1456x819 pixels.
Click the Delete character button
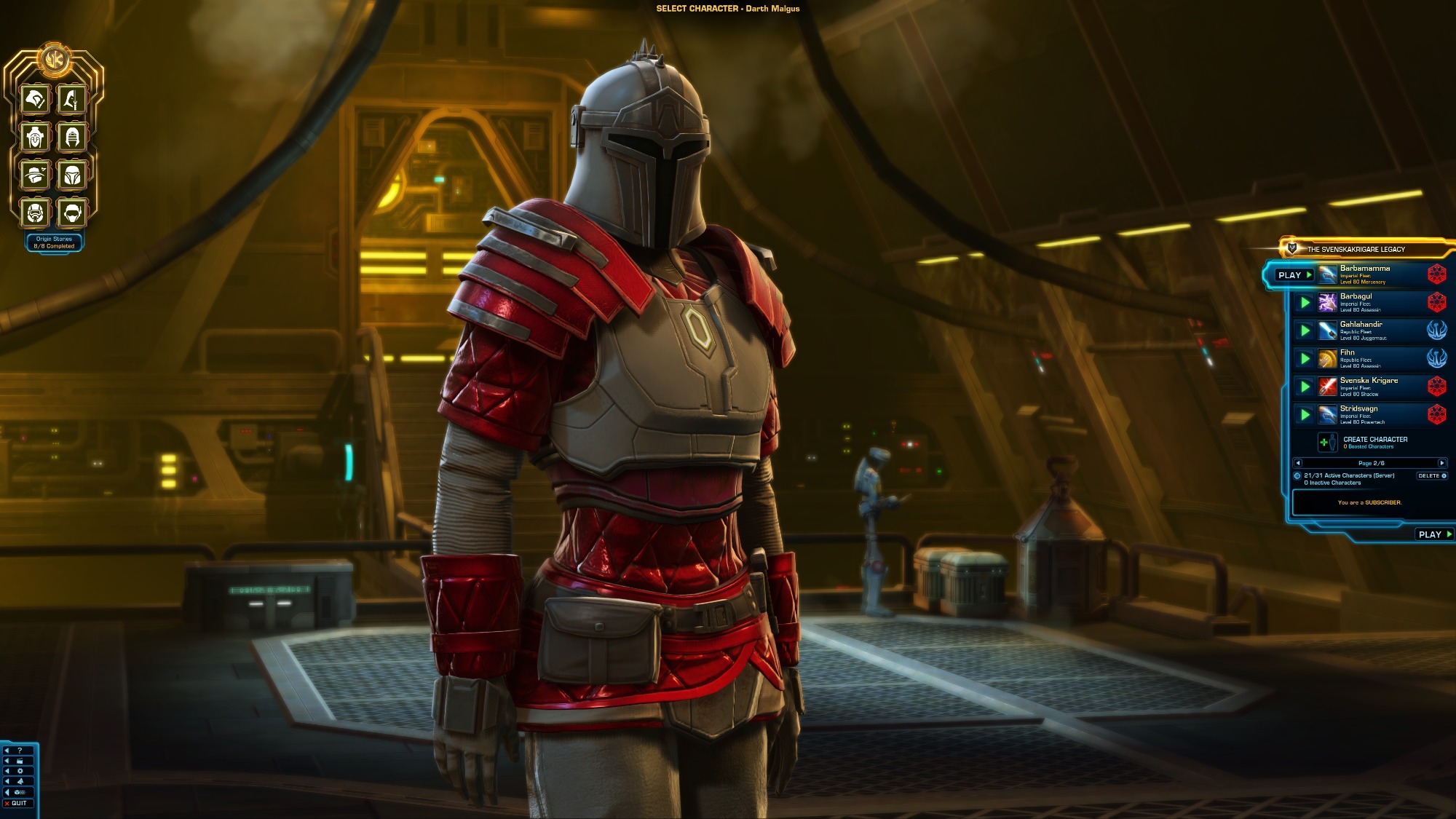click(x=1431, y=476)
